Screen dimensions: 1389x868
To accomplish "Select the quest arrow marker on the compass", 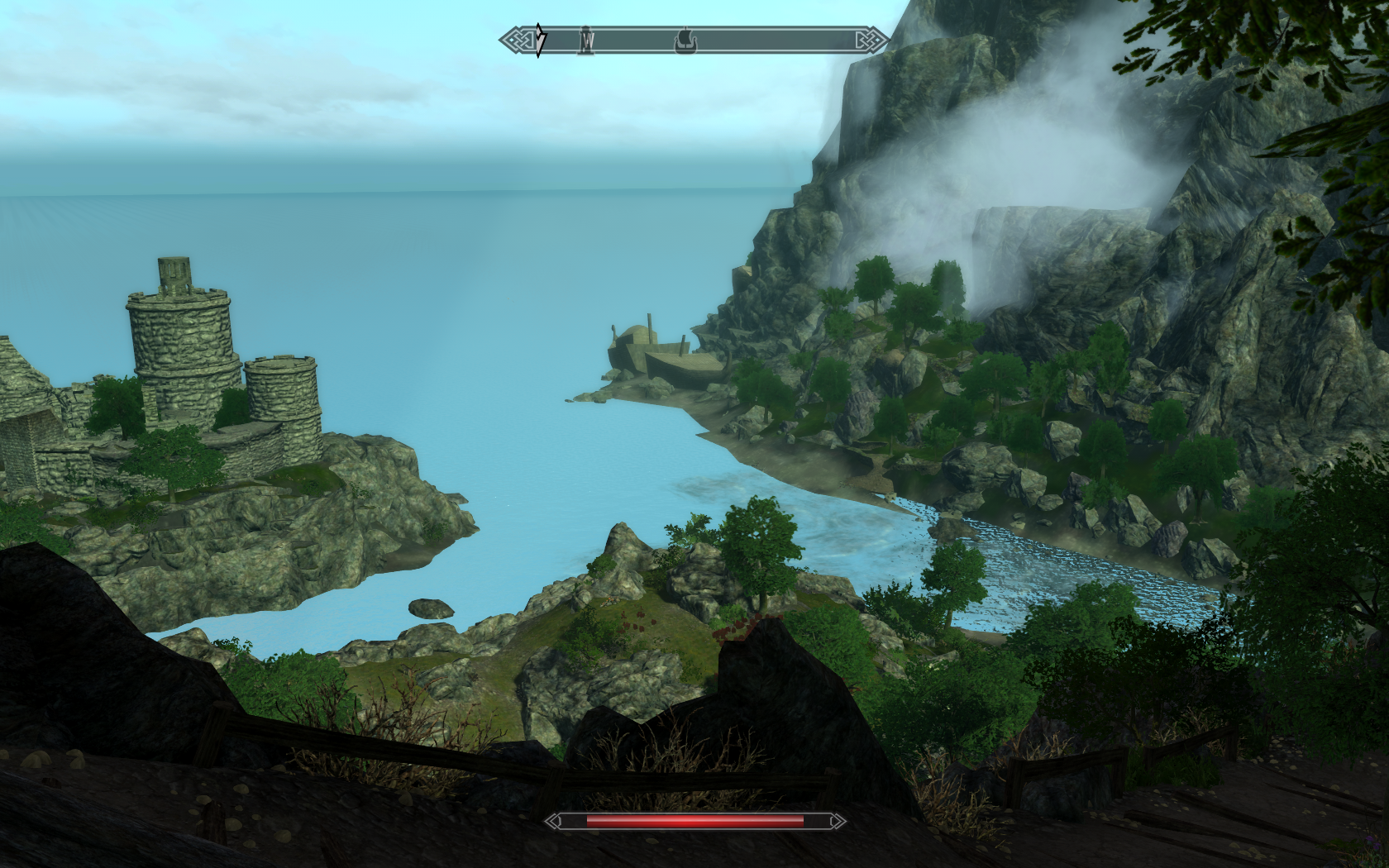I will point(540,39).
